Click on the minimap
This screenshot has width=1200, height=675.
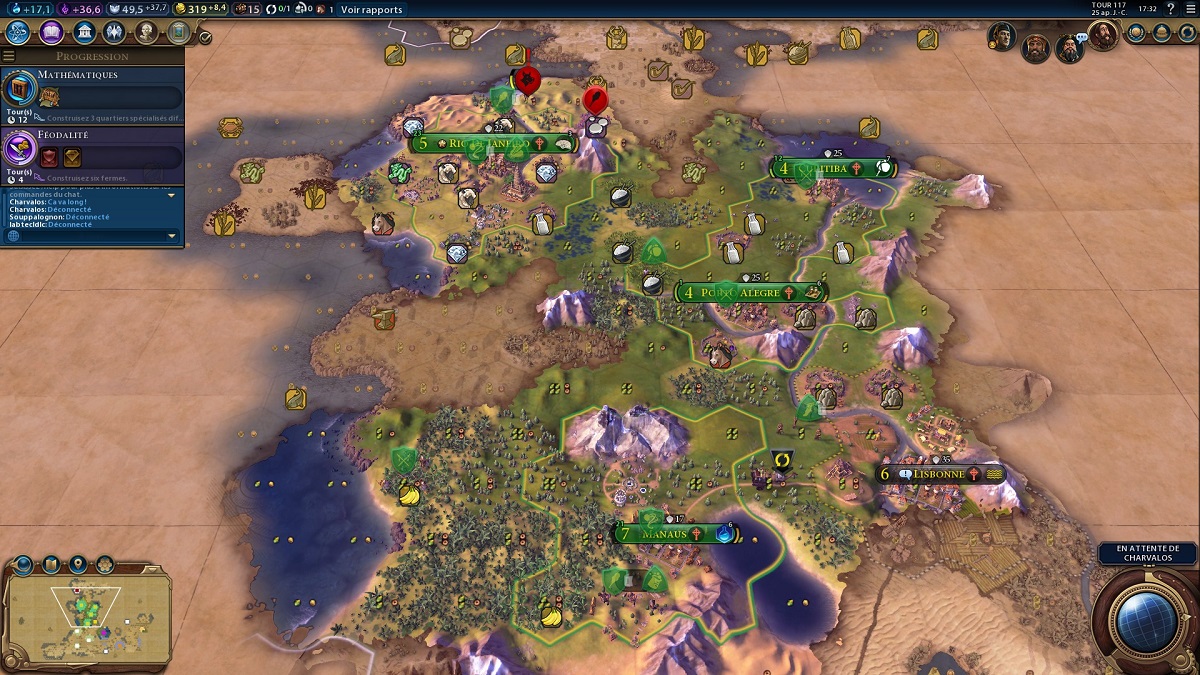coord(87,618)
